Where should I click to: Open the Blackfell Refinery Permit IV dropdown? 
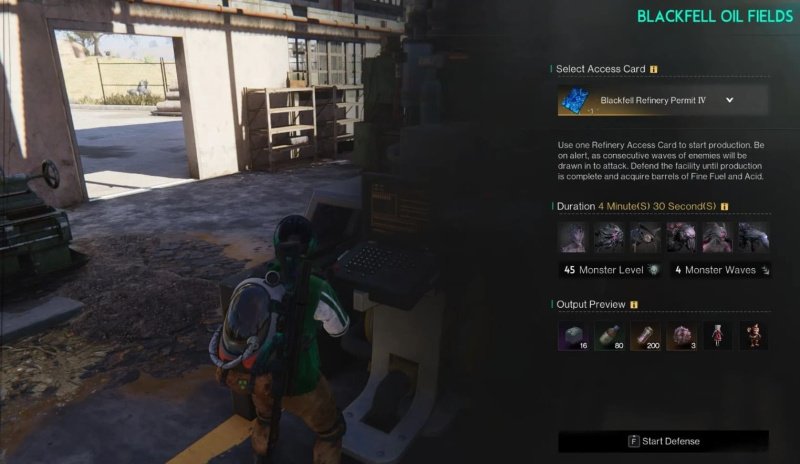729,100
